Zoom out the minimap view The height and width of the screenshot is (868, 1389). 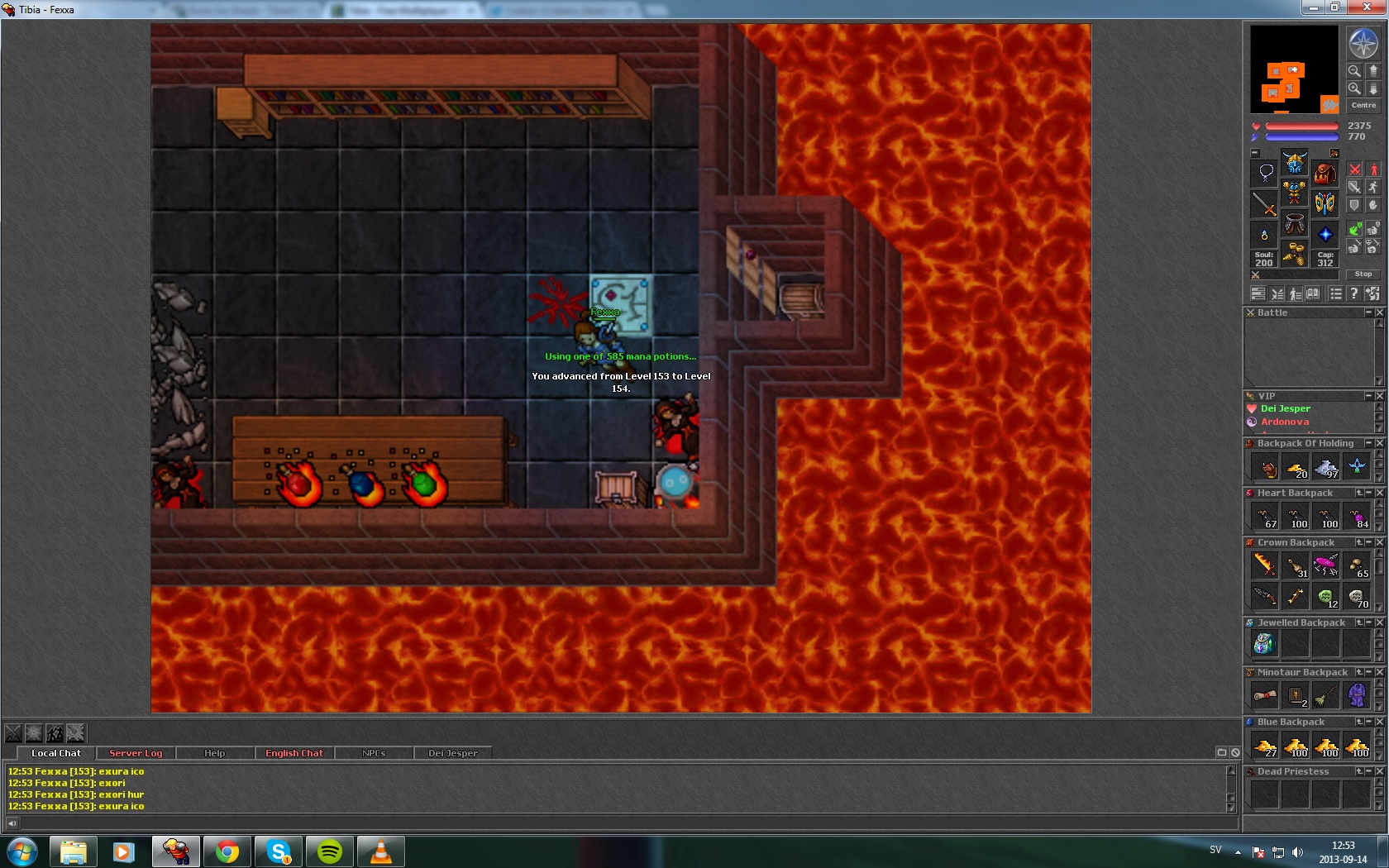point(1354,71)
